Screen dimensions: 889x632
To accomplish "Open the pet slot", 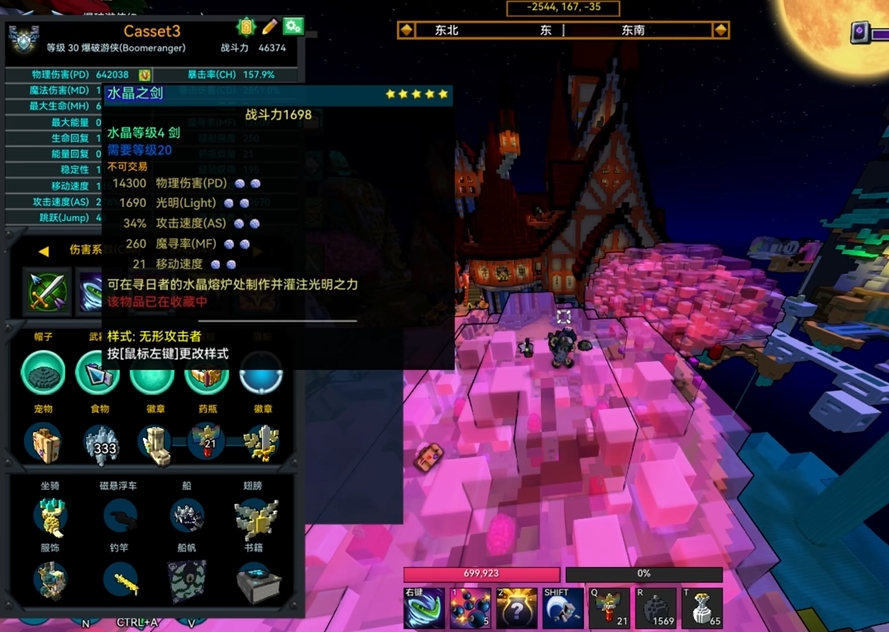I will click(x=43, y=442).
